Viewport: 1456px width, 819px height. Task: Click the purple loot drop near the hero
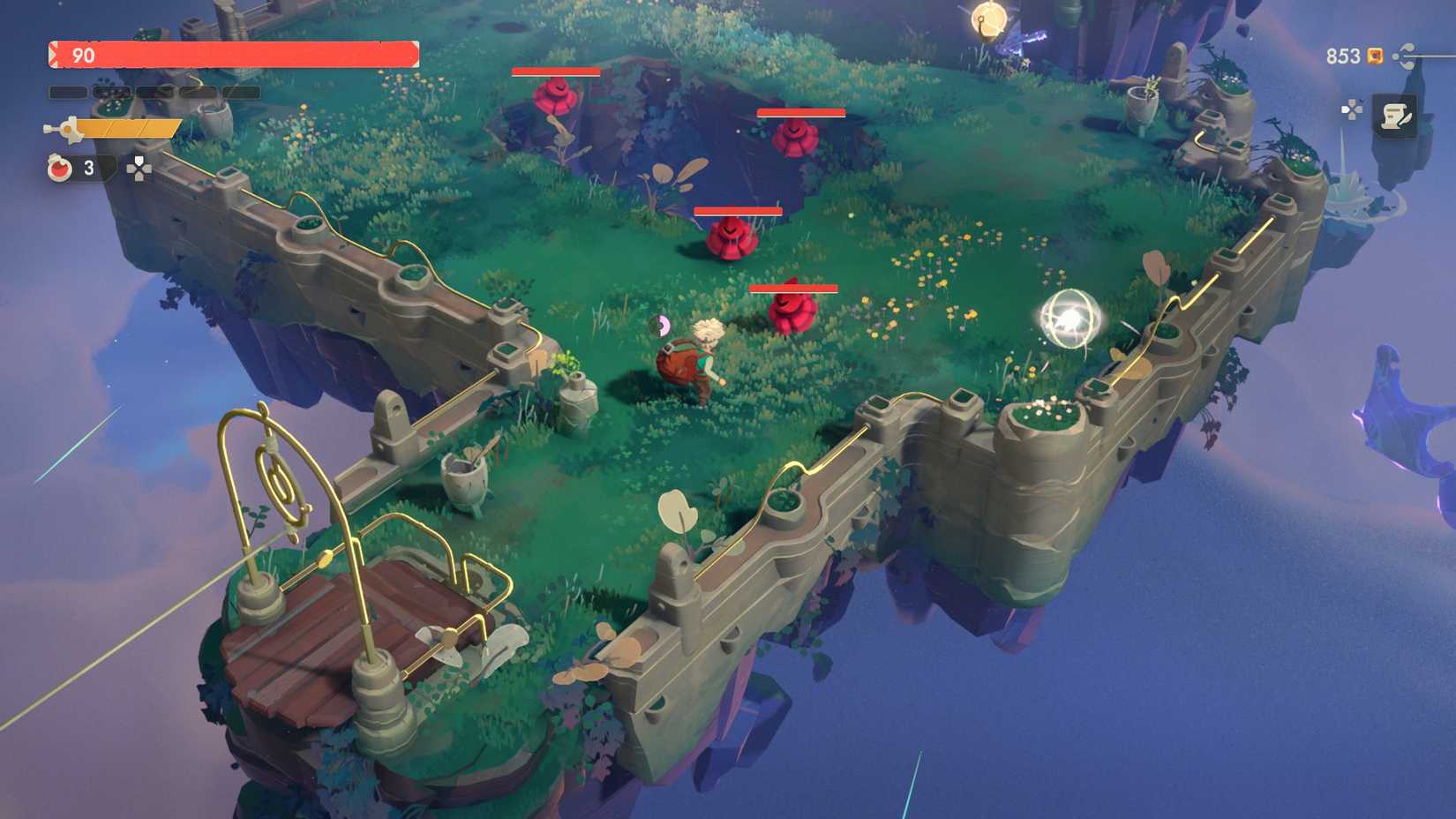click(x=658, y=324)
